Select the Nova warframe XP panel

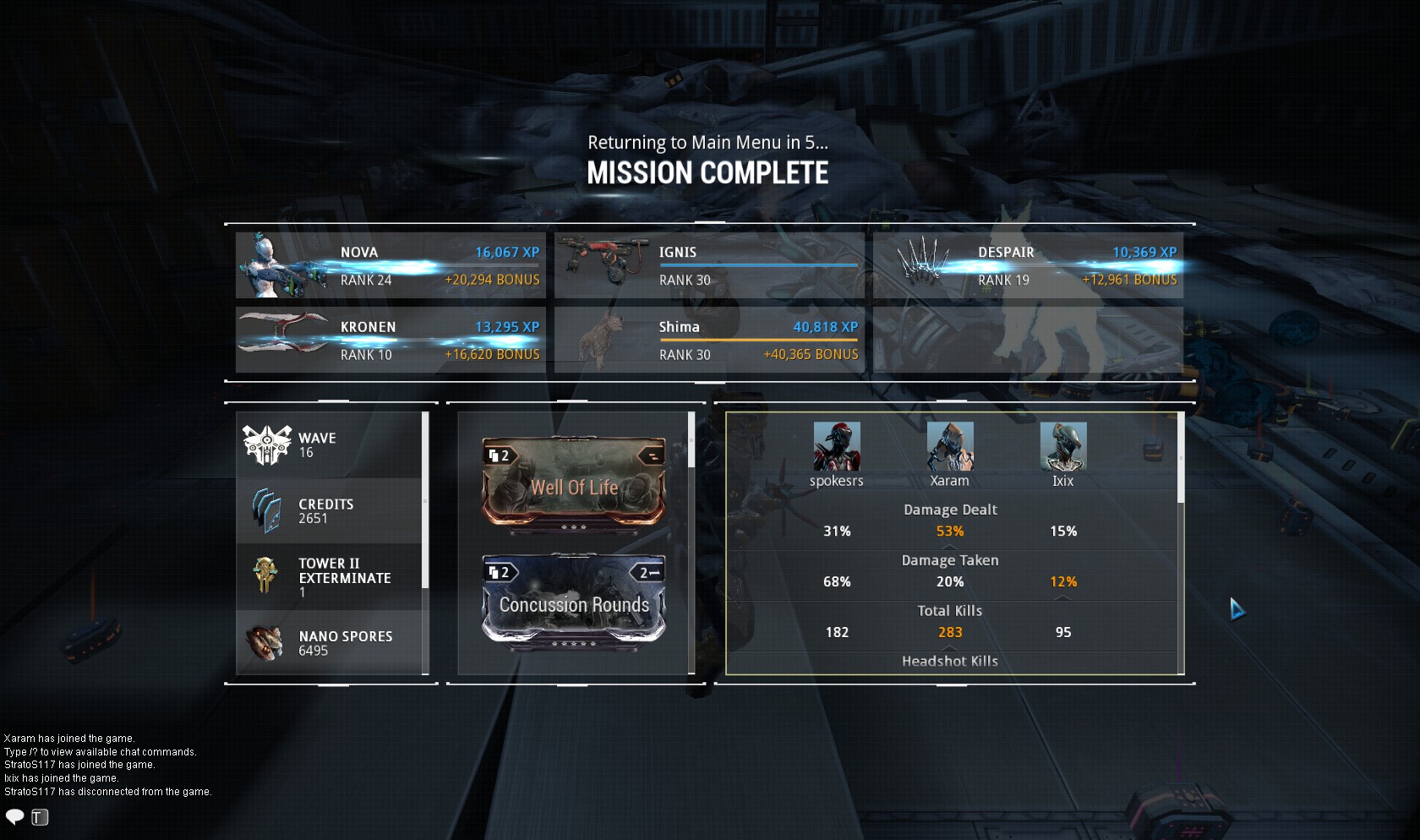390,265
